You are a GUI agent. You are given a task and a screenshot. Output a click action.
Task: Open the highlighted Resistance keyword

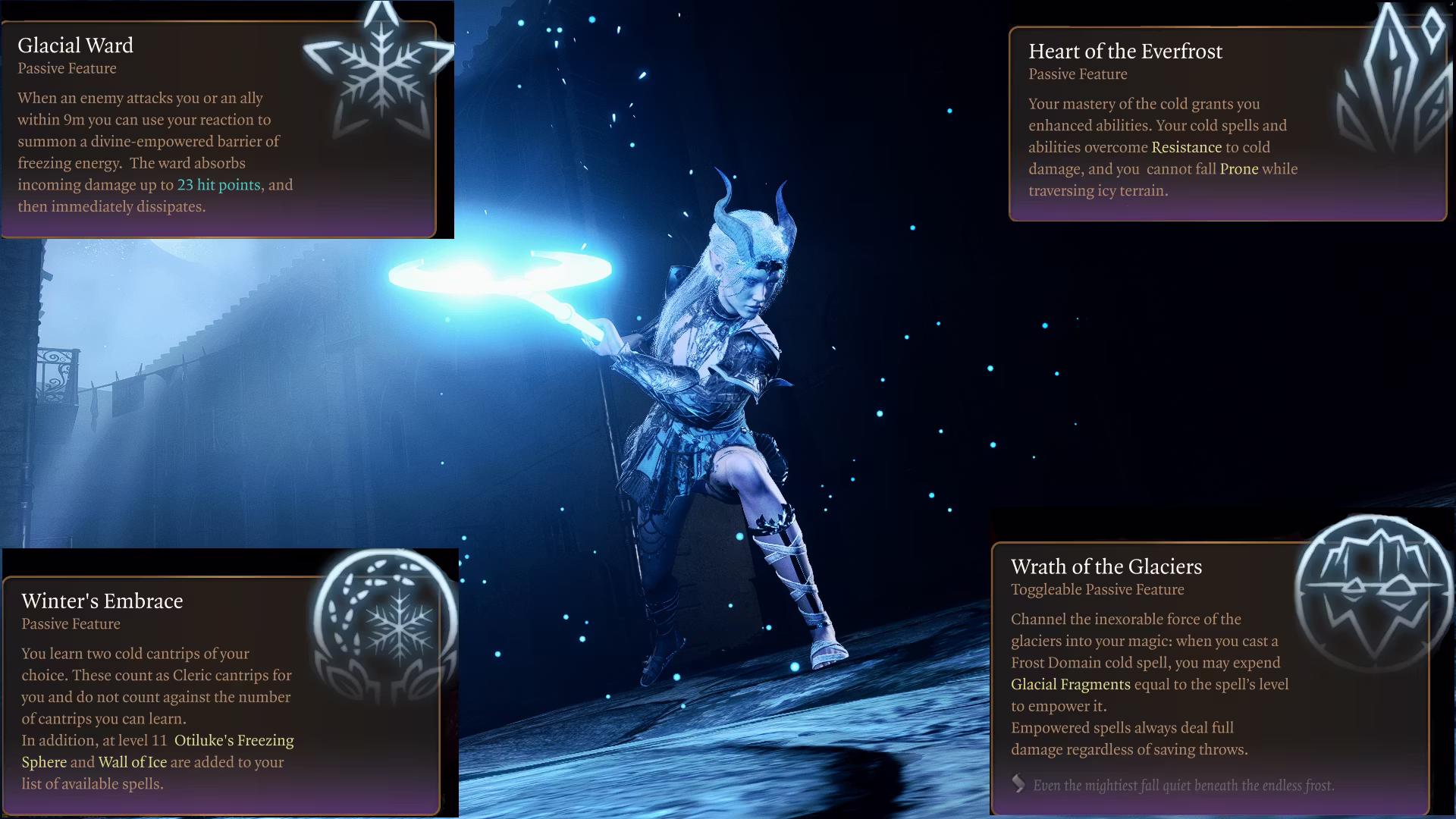point(1186,147)
